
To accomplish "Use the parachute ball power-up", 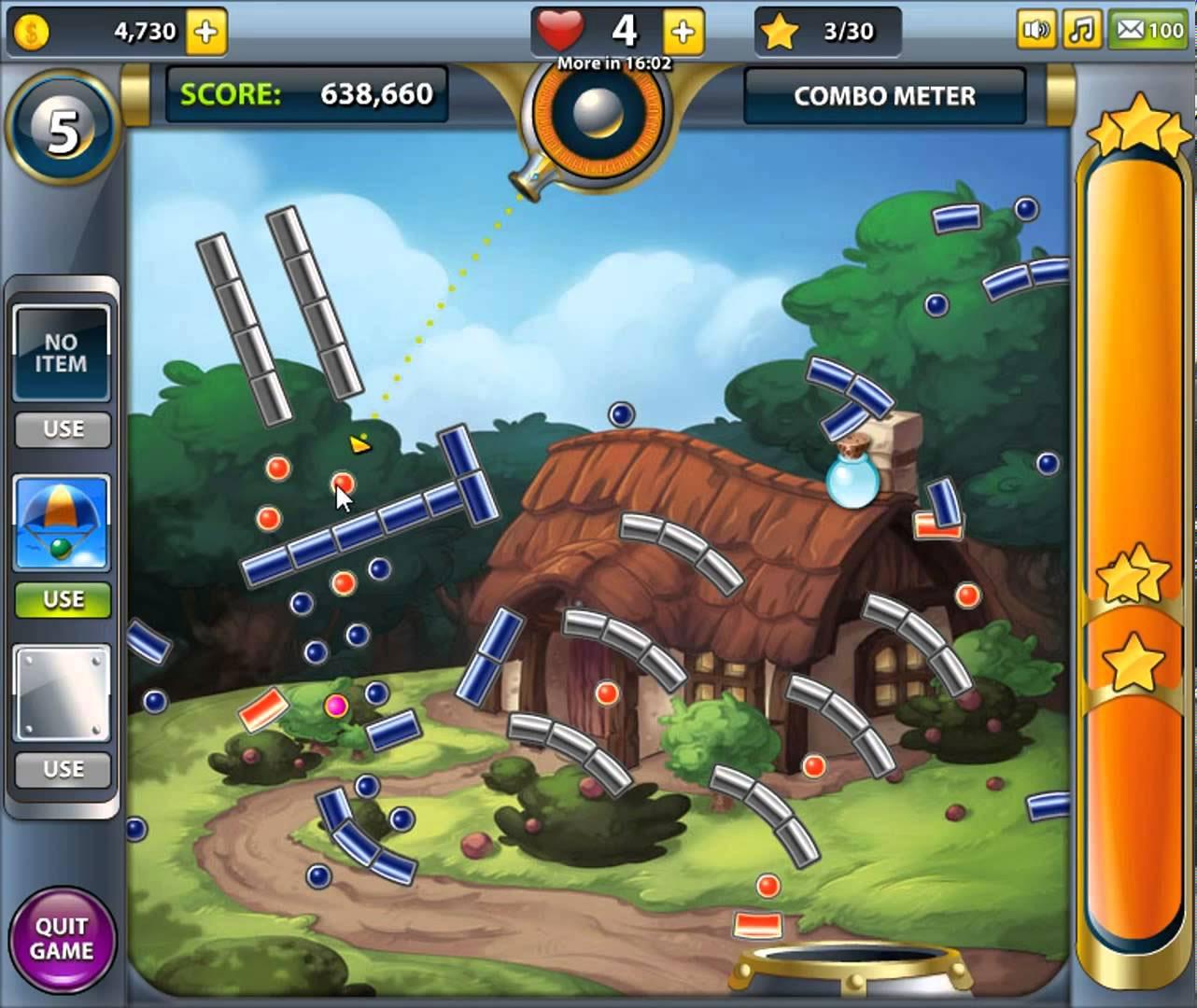I will point(63,599).
